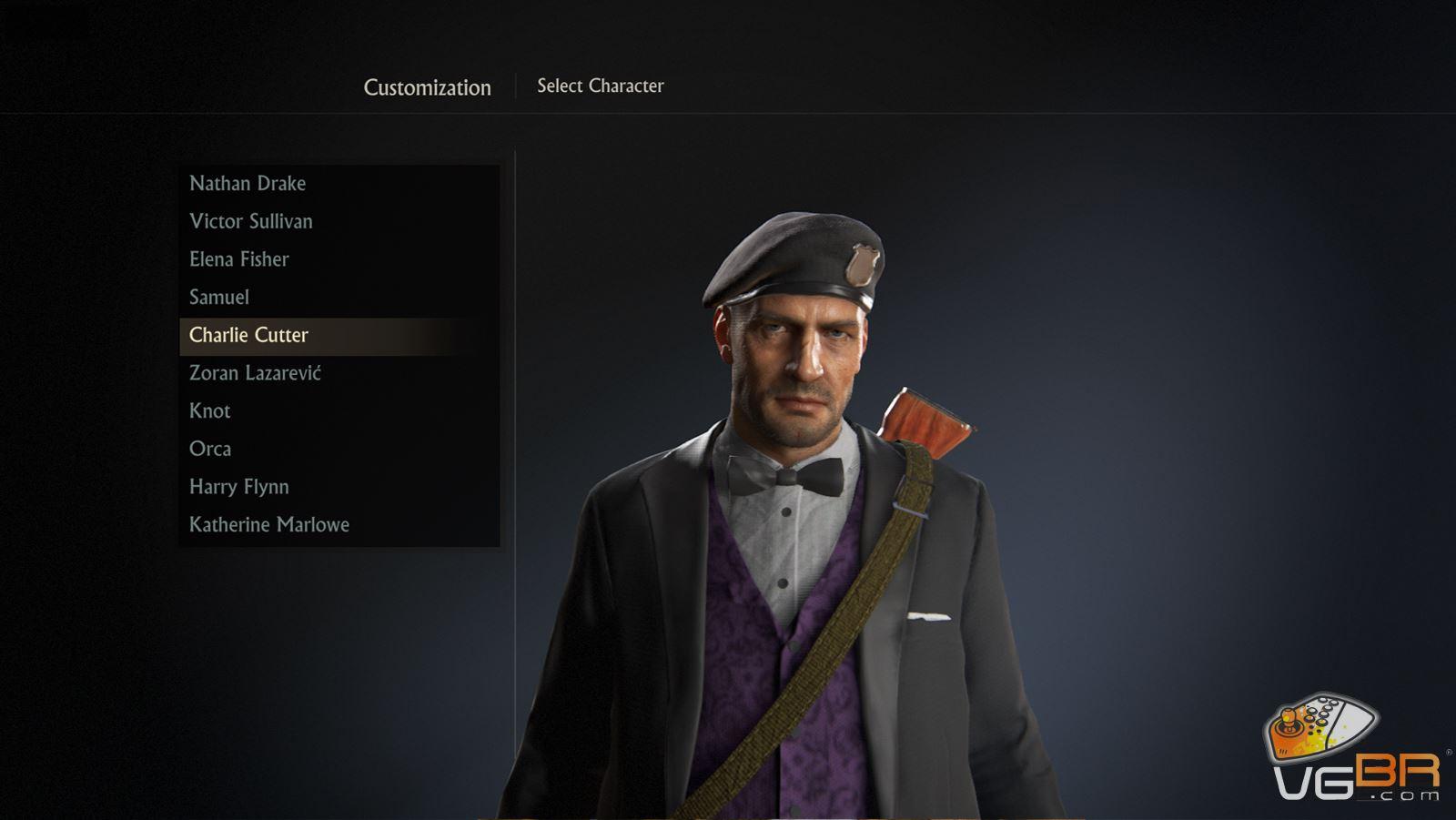Select the Knot character

point(210,411)
